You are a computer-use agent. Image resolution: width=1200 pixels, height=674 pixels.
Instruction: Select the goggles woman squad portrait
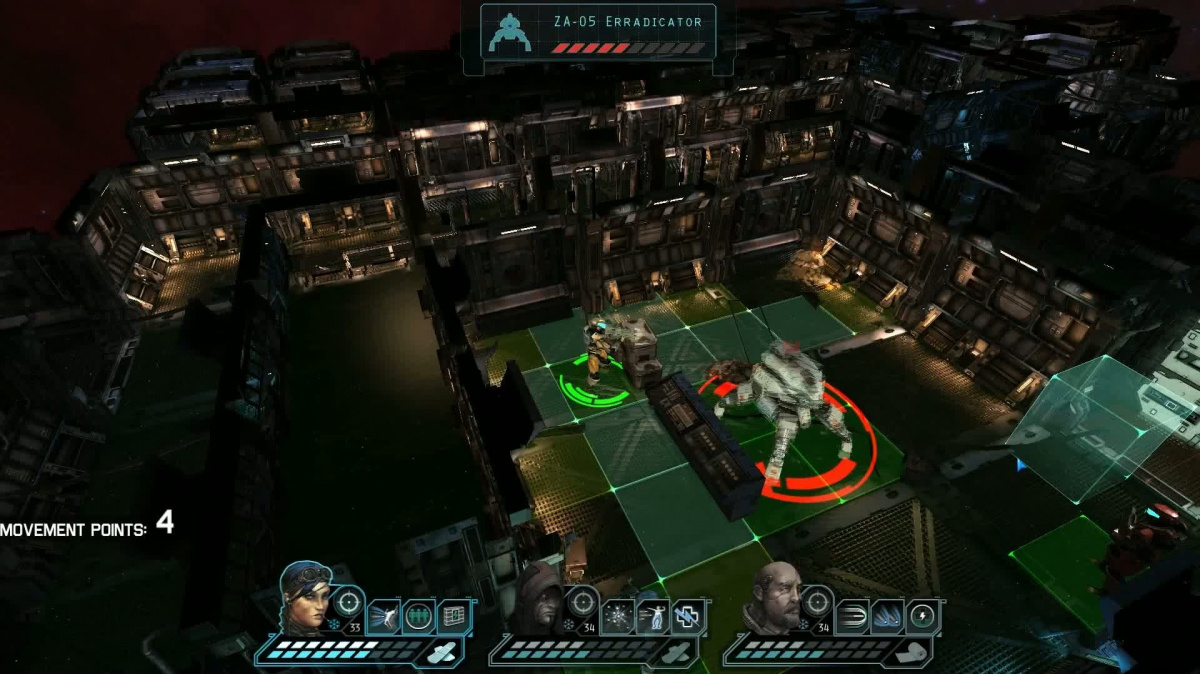click(x=305, y=598)
